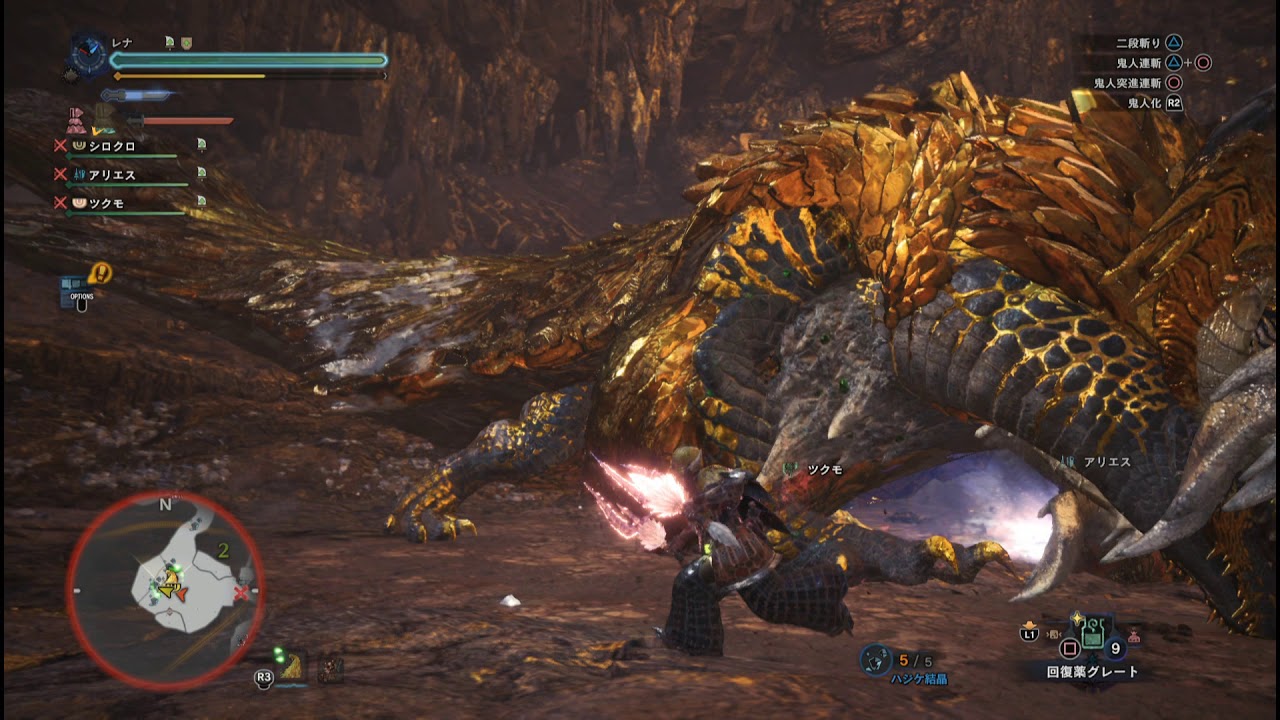1280x720 pixels.
Task: Click the pink armor status icon
Action: tap(77, 120)
